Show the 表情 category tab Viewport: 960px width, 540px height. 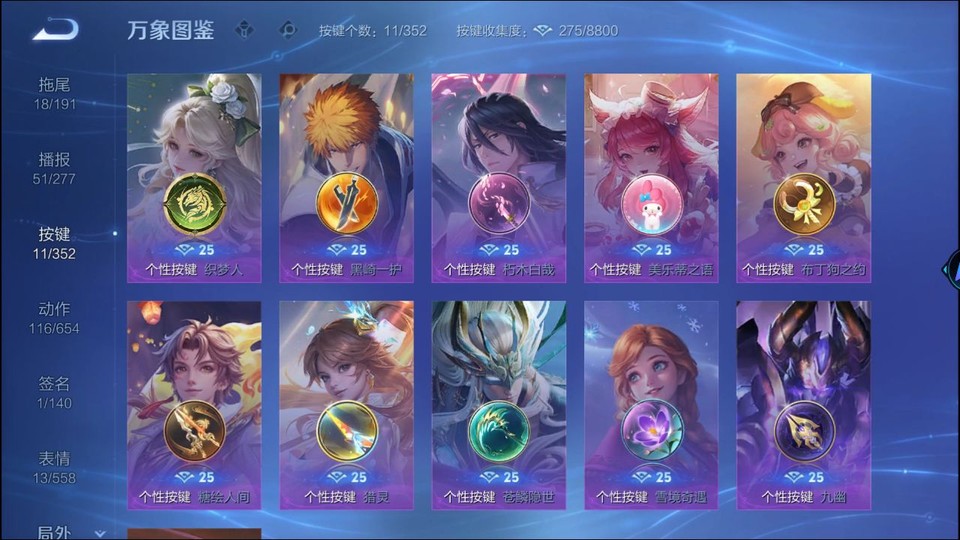(55, 467)
